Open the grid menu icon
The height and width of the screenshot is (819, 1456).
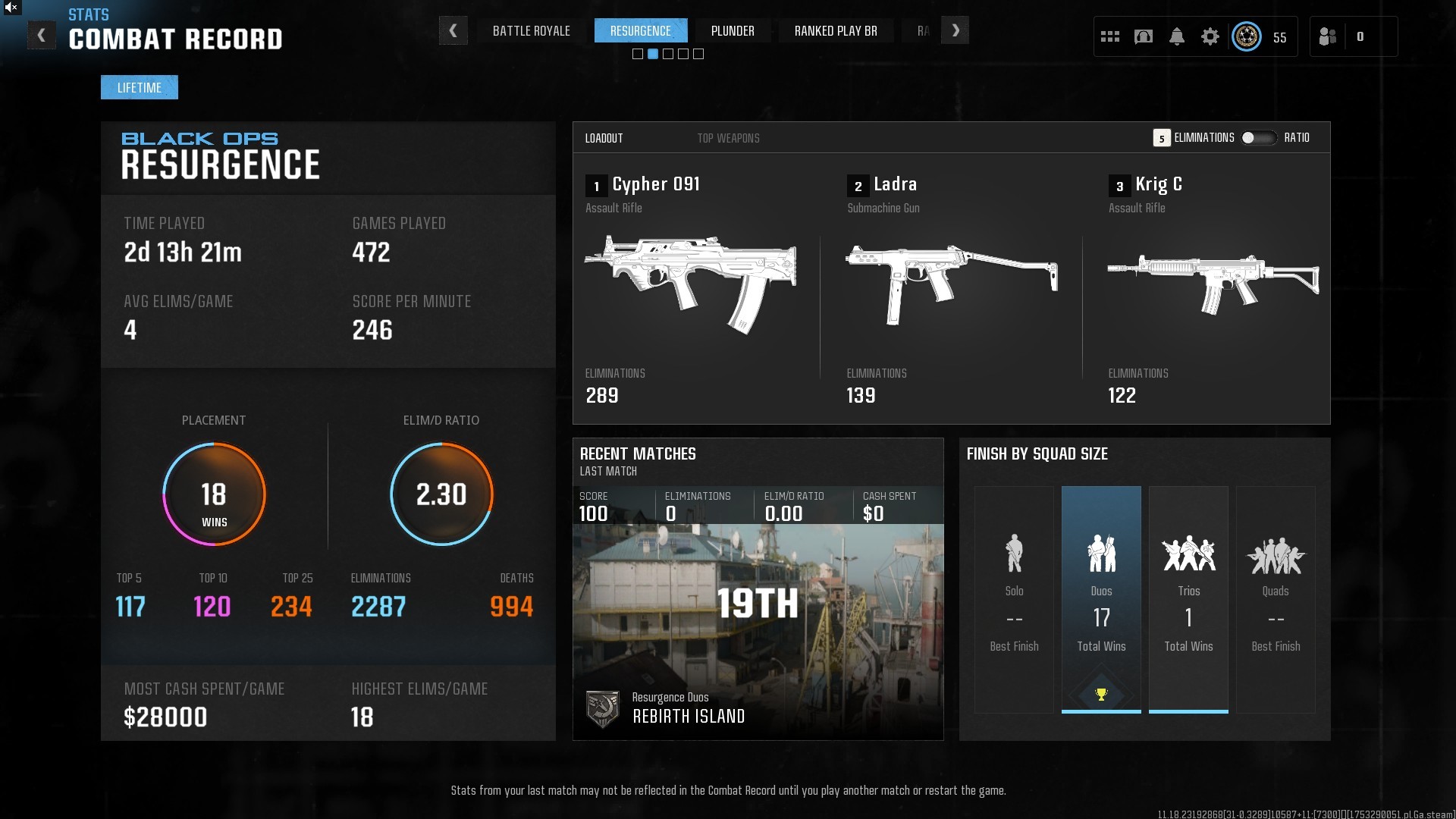pos(1110,36)
